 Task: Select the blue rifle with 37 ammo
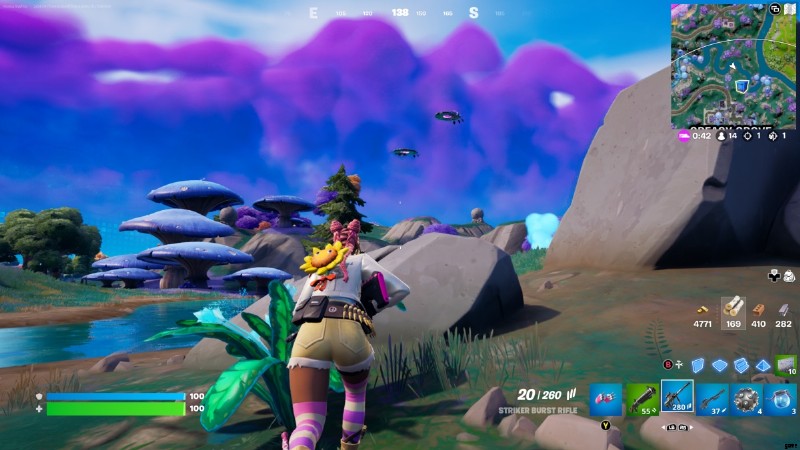[712, 398]
